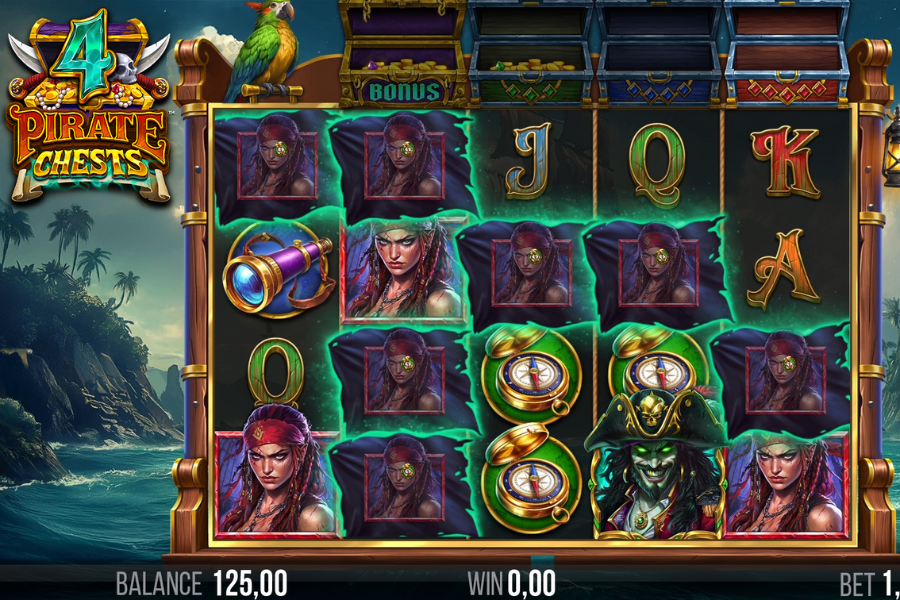This screenshot has height=600, width=900.
Task: Select the green gem treasure chest
Action: pyautogui.click(x=531, y=55)
